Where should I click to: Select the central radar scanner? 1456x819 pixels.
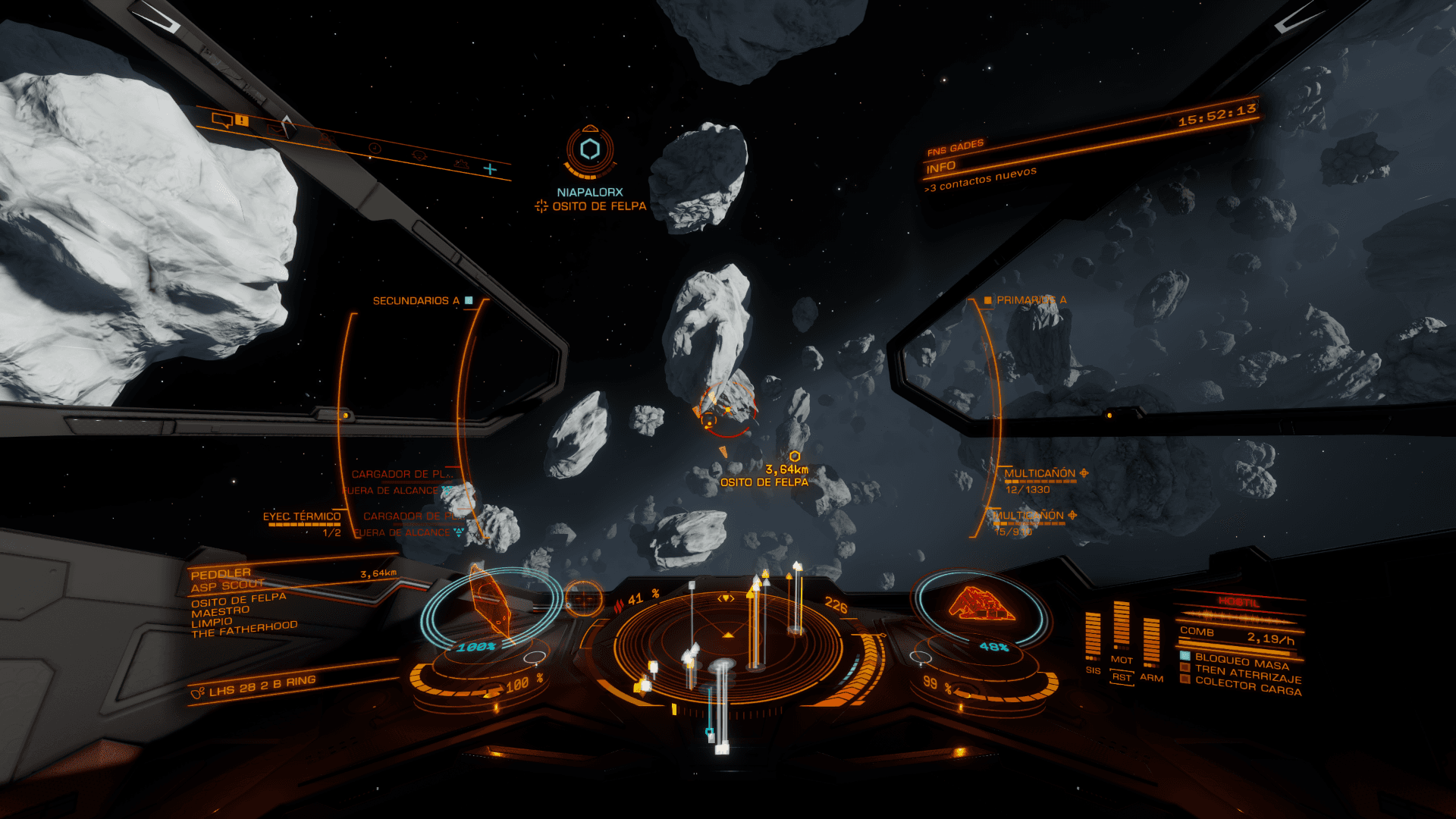(726, 643)
